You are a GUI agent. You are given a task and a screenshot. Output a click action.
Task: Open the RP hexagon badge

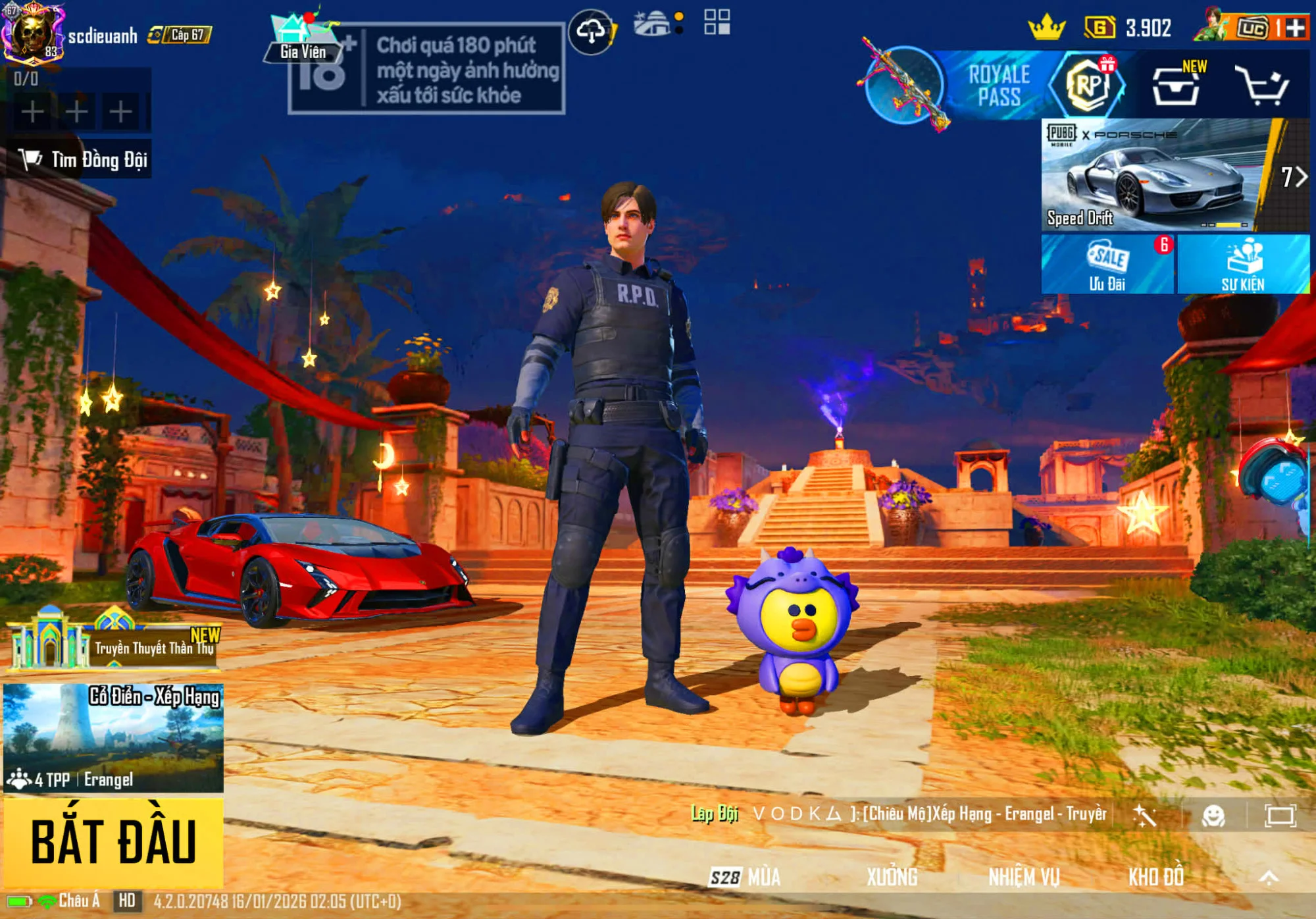[1088, 86]
